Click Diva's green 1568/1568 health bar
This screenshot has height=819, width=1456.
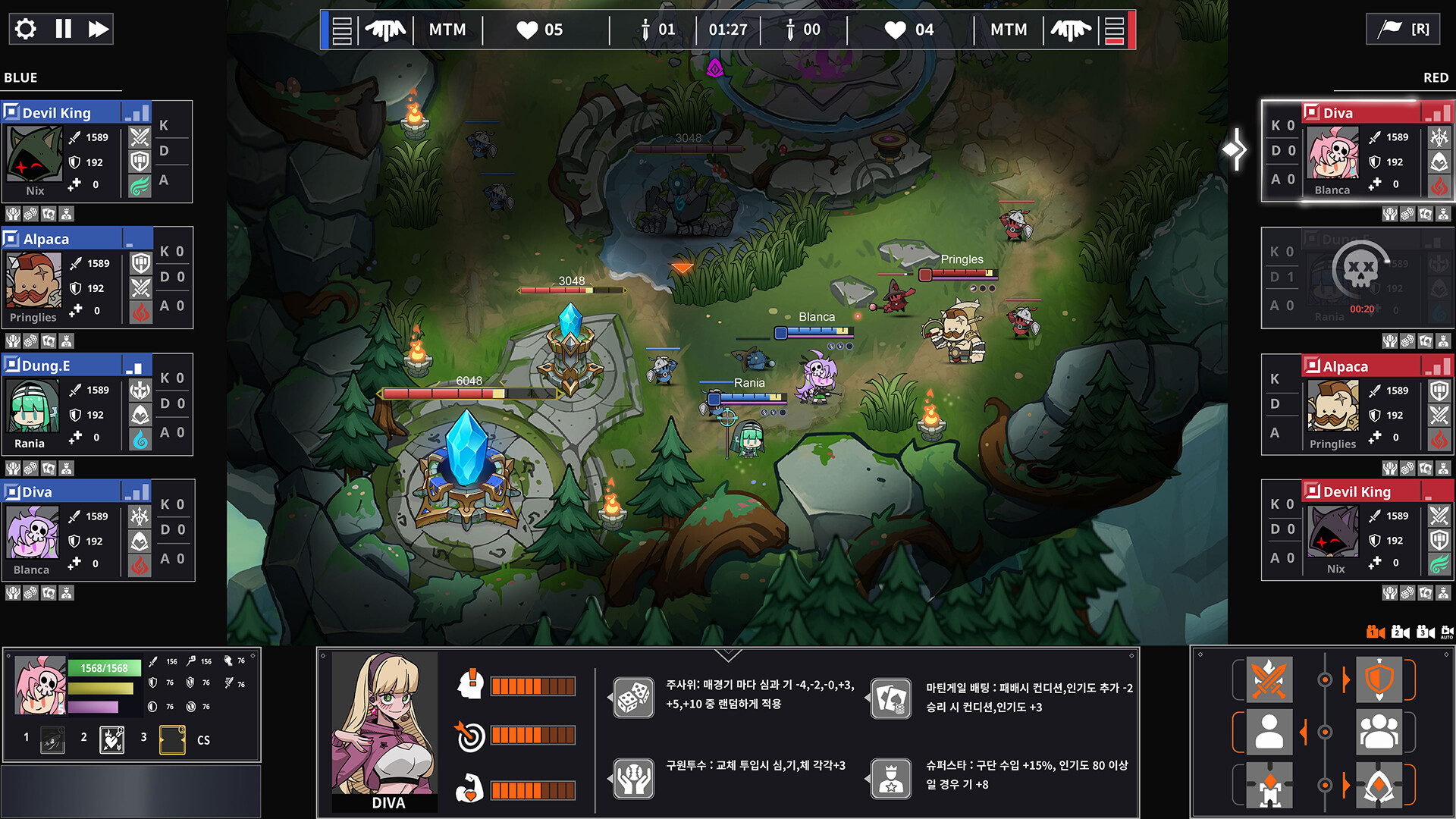click(x=106, y=668)
